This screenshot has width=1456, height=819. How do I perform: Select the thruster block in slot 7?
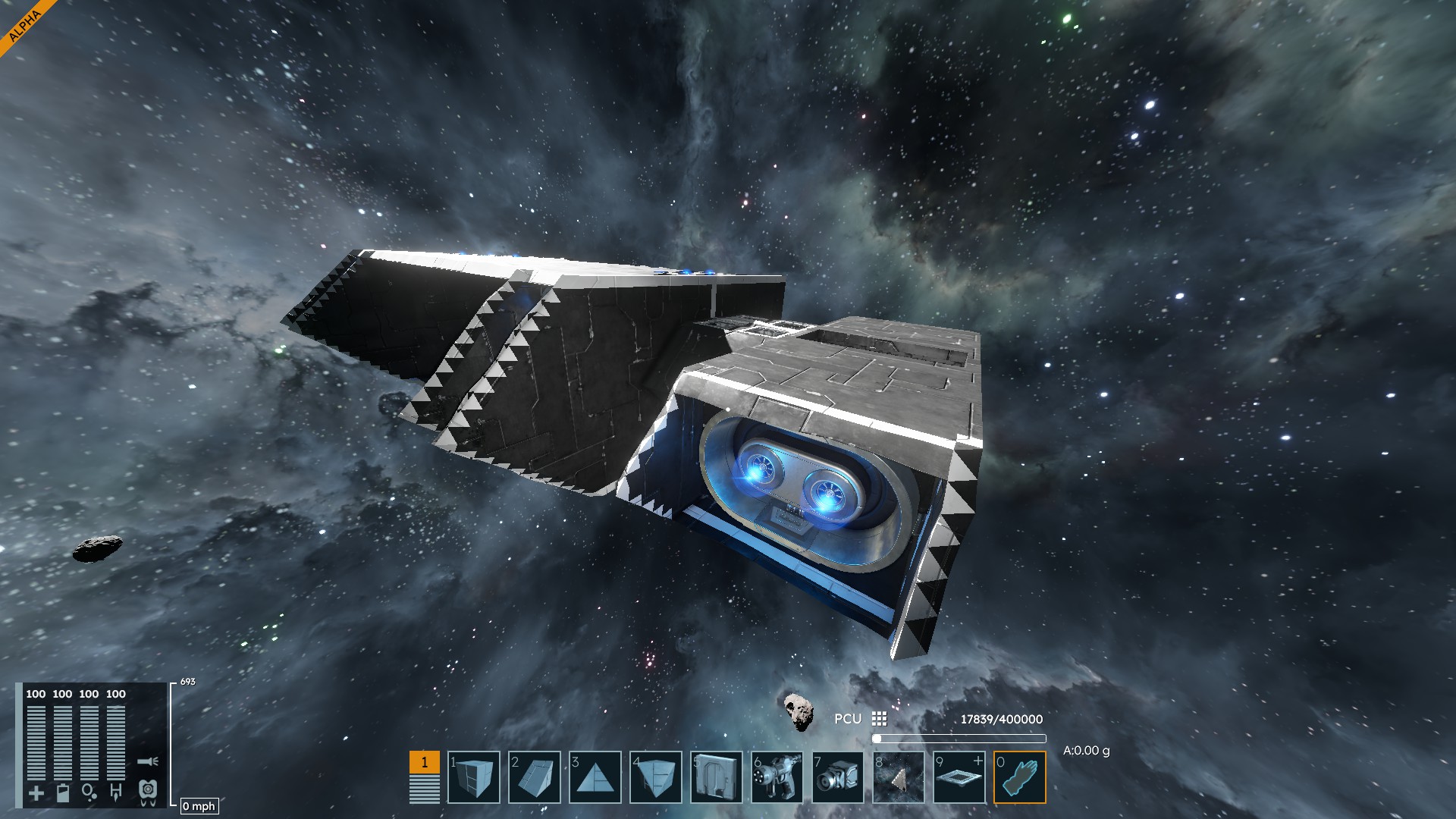[x=838, y=777]
